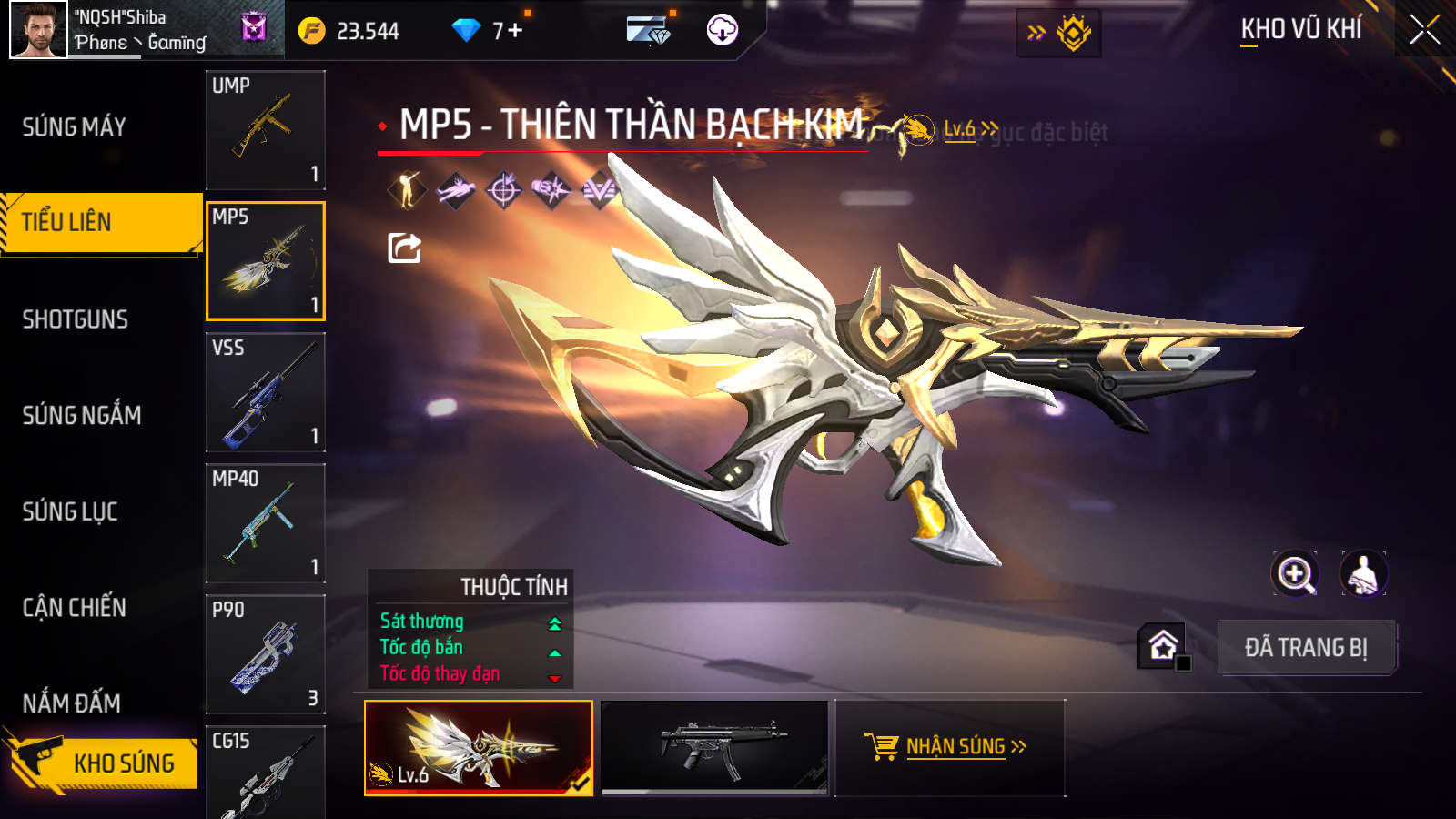Open the SHOTGUNS category
The image size is (1456, 819).
[76, 319]
